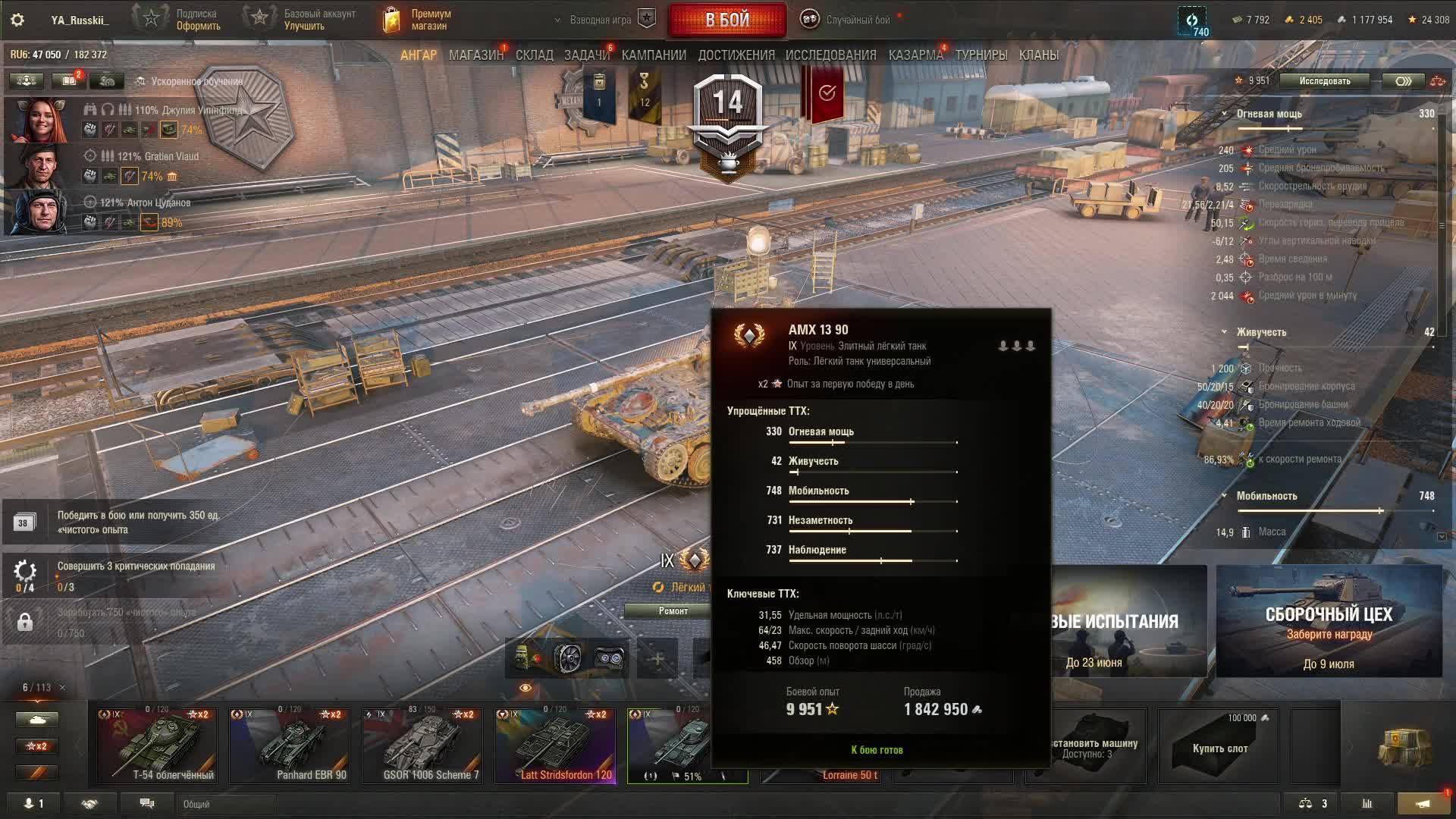
Task: Switch to the МАГАЗИН tab
Action: coord(475,55)
